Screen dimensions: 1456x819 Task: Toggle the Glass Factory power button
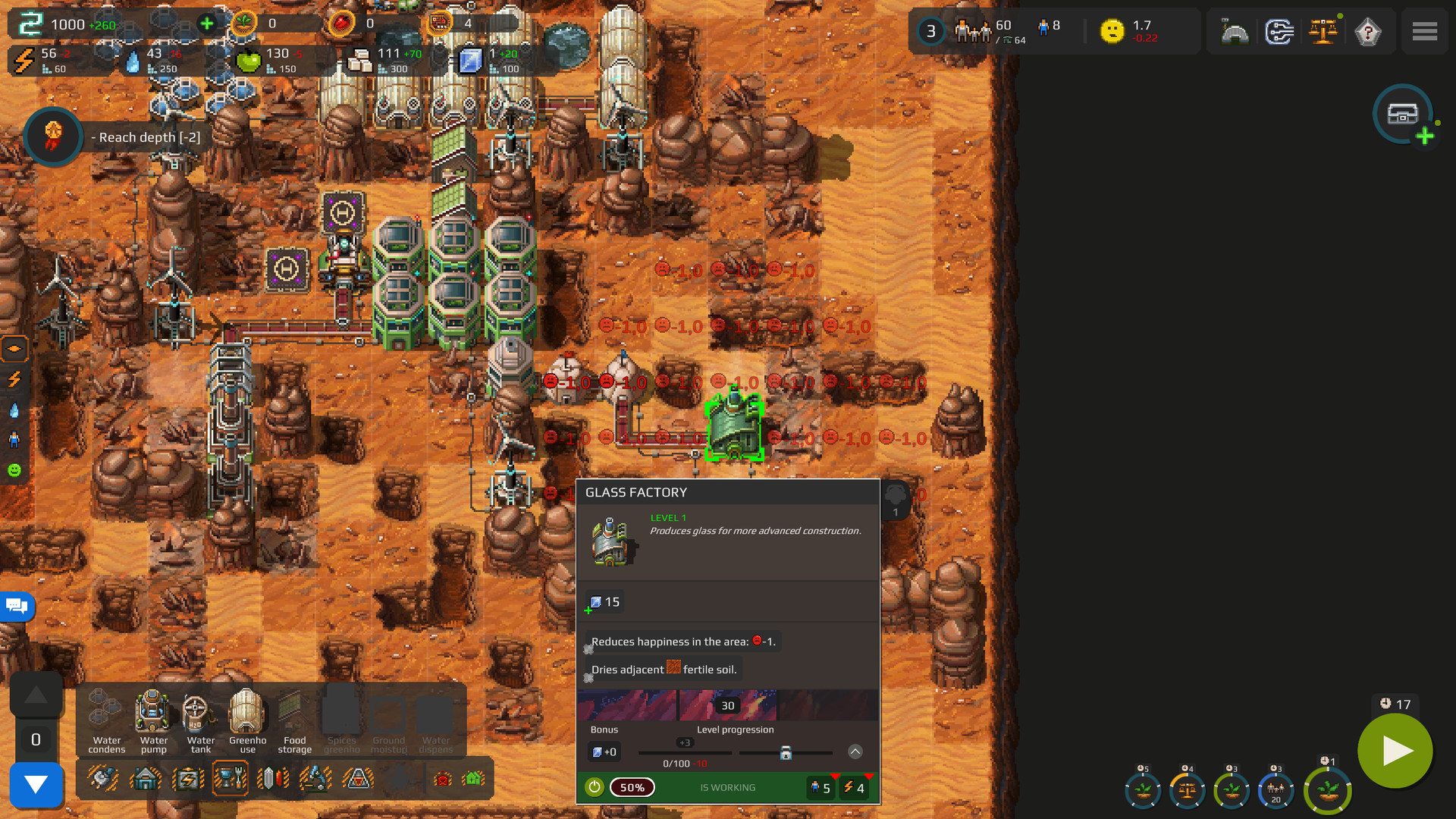(x=595, y=787)
